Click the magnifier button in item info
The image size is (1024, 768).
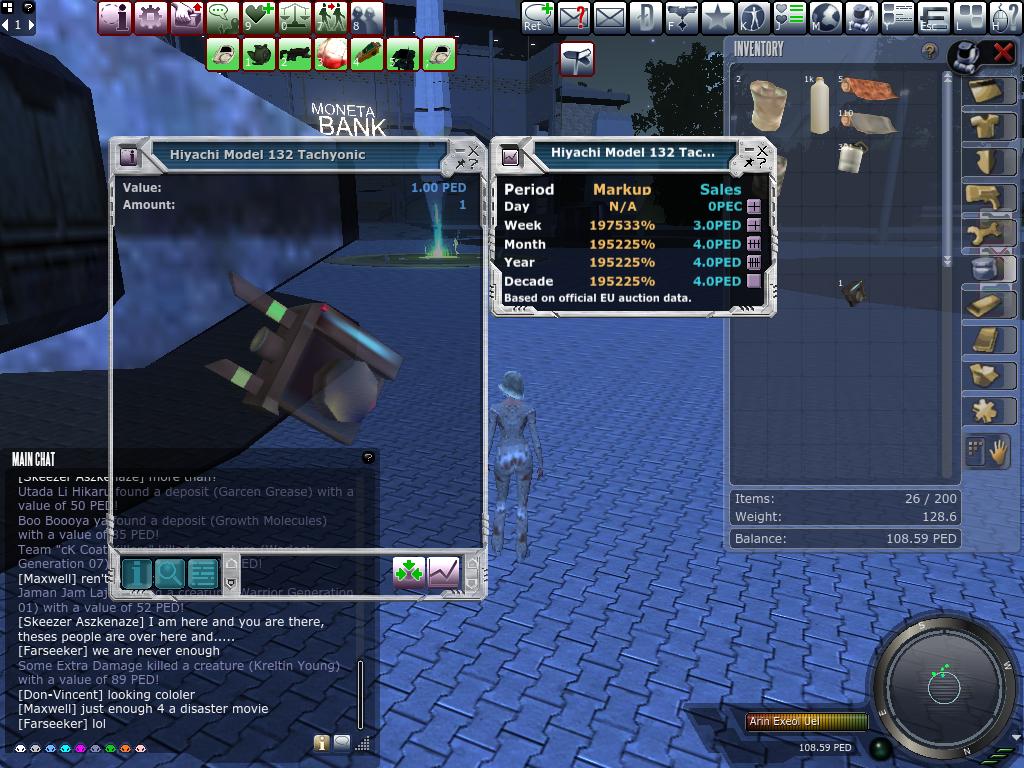[170, 573]
